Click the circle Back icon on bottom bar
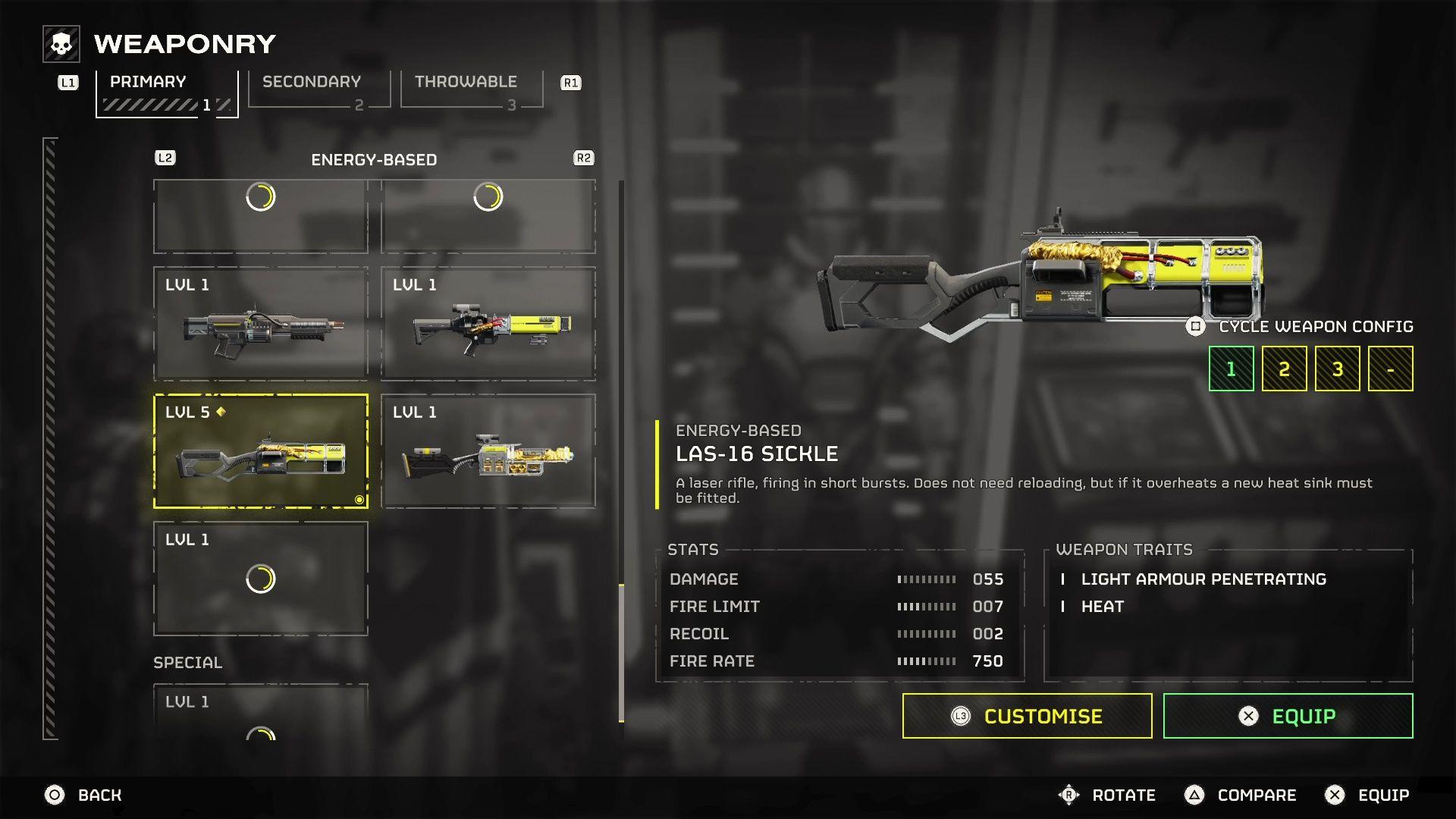This screenshot has width=1456, height=819. (x=53, y=795)
